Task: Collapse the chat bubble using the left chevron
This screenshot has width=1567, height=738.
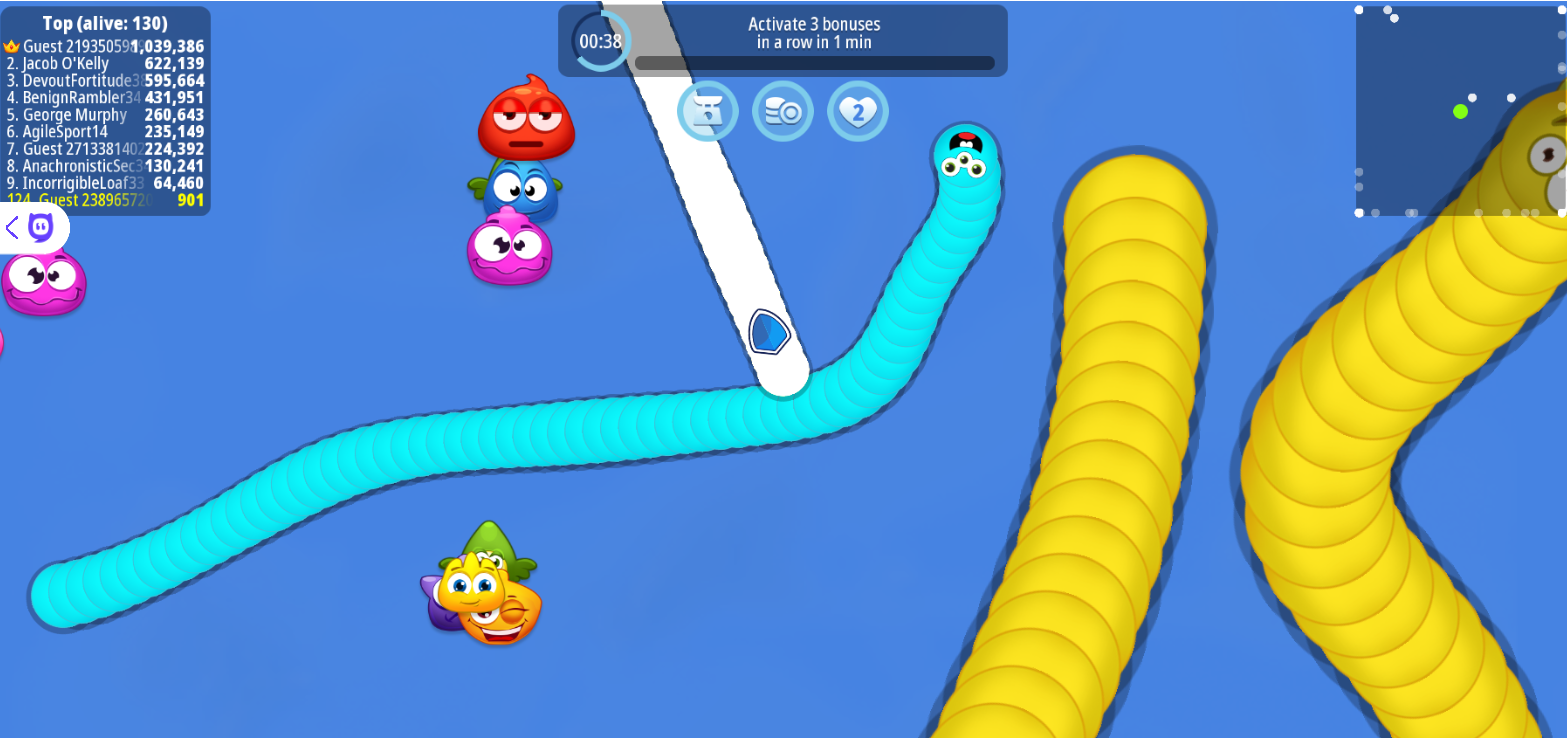Action: (10, 228)
